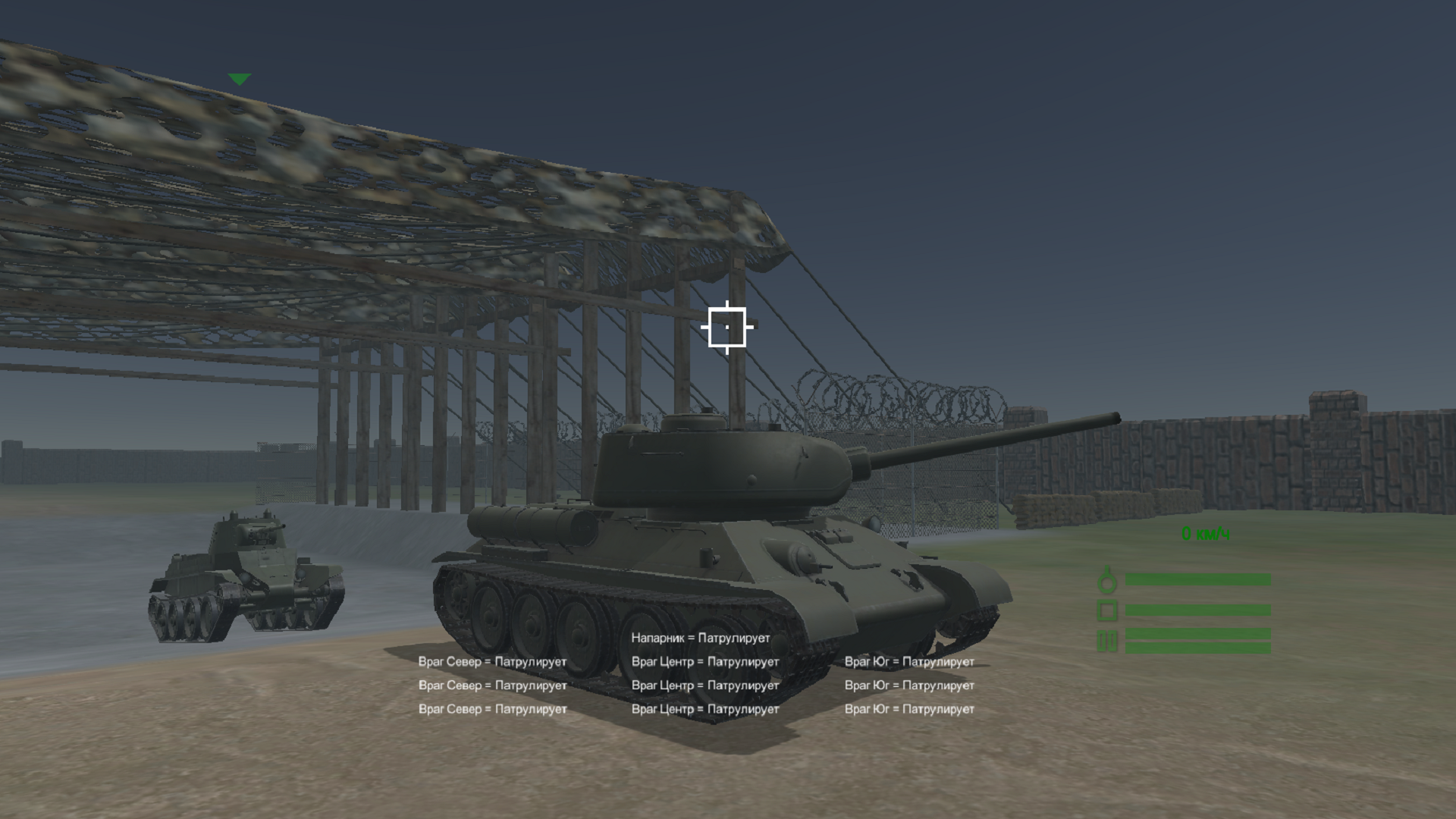Viewport: 1456px width, 819px height.
Task: Click the square fuel gauge icon
Action: click(1107, 609)
